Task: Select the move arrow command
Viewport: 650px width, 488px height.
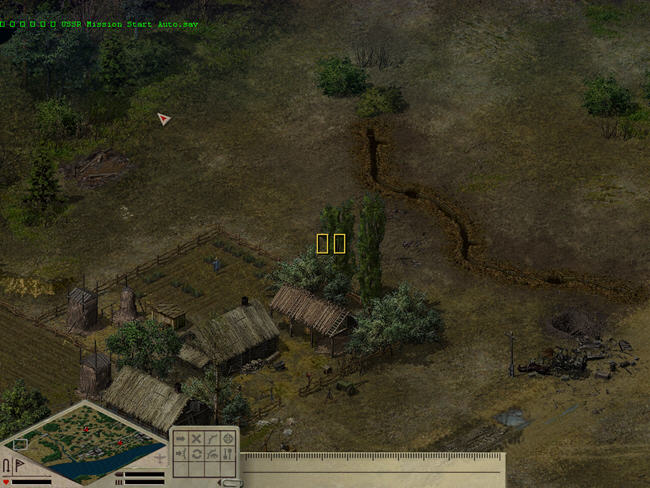Action: (x=181, y=438)
